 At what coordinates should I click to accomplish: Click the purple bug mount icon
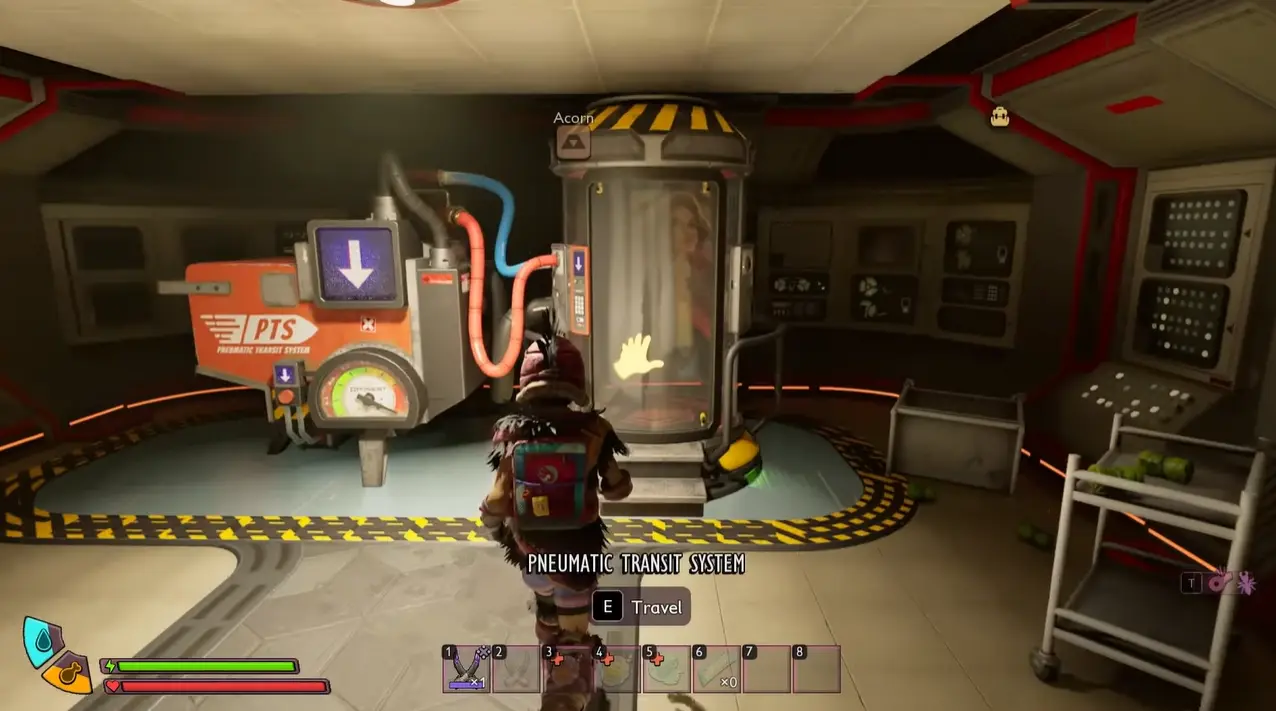point(1245,582)
